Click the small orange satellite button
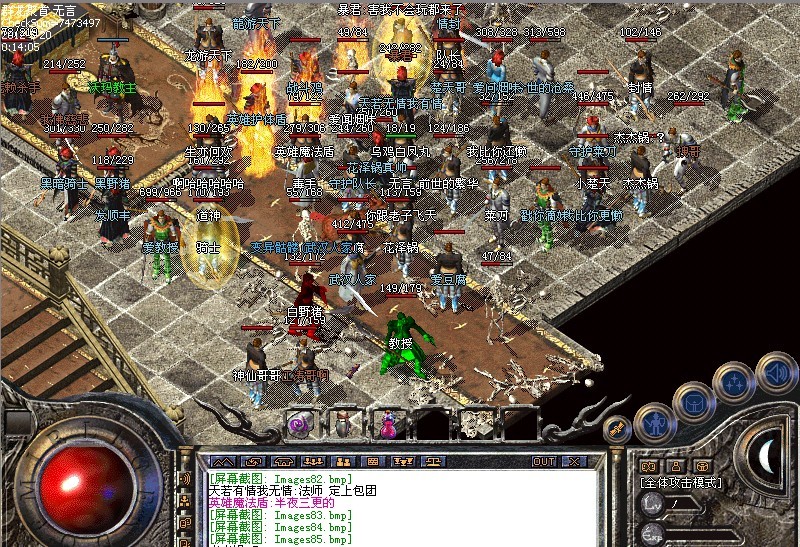 pyautogui.click(x=619, y=428)
